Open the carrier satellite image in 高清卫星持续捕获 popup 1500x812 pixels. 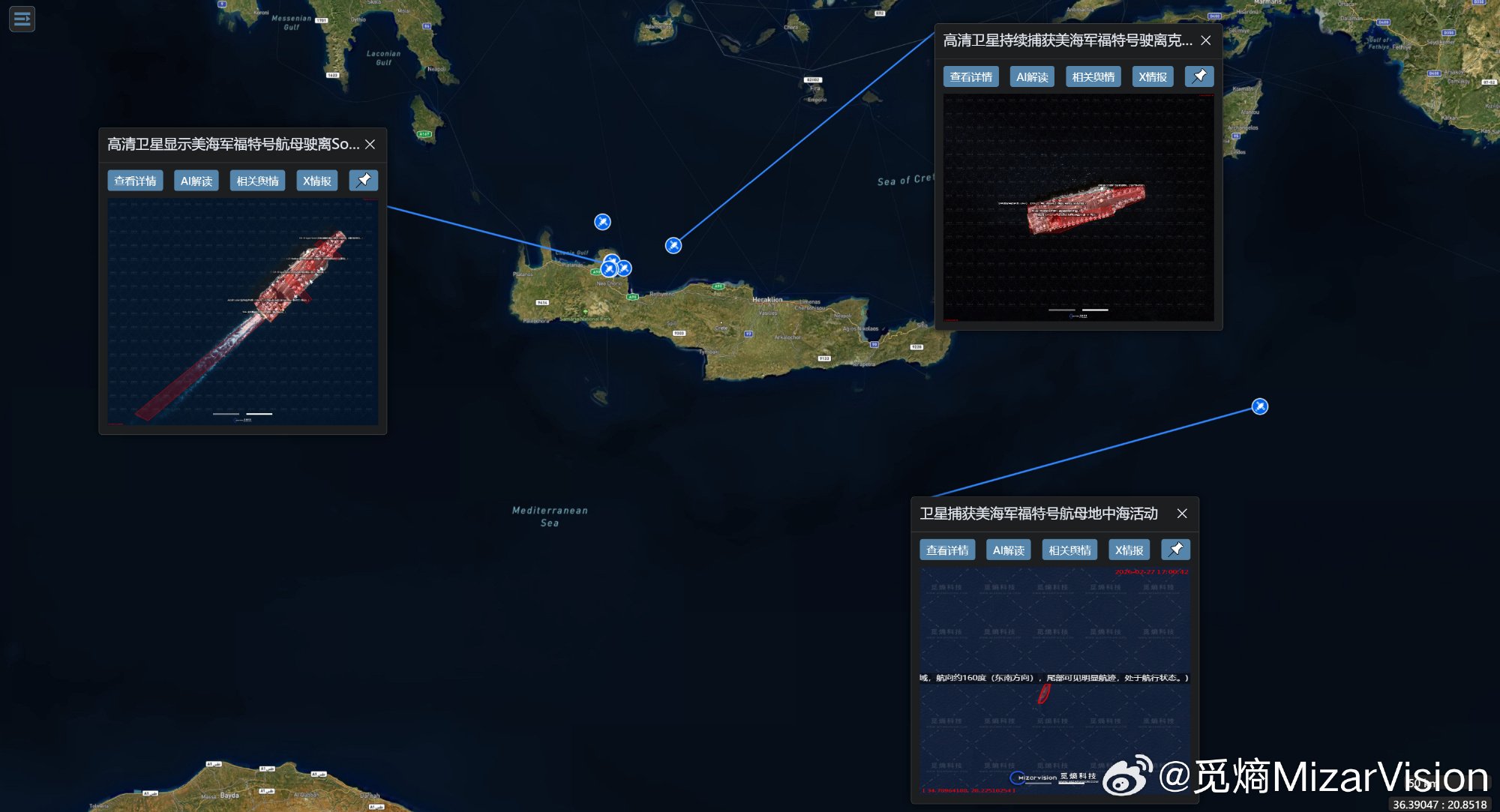point(1078,208)
